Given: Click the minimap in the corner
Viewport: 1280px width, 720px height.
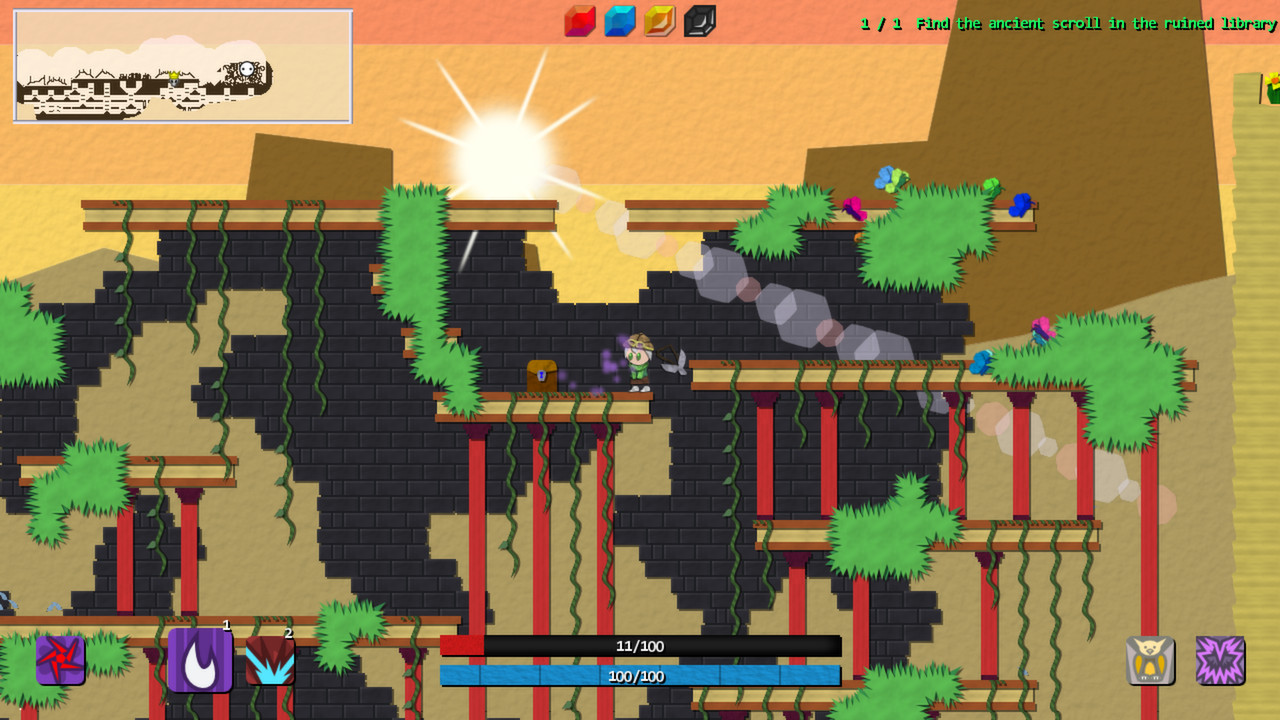Looking at the screenshot, I should (x=183, y=66).
